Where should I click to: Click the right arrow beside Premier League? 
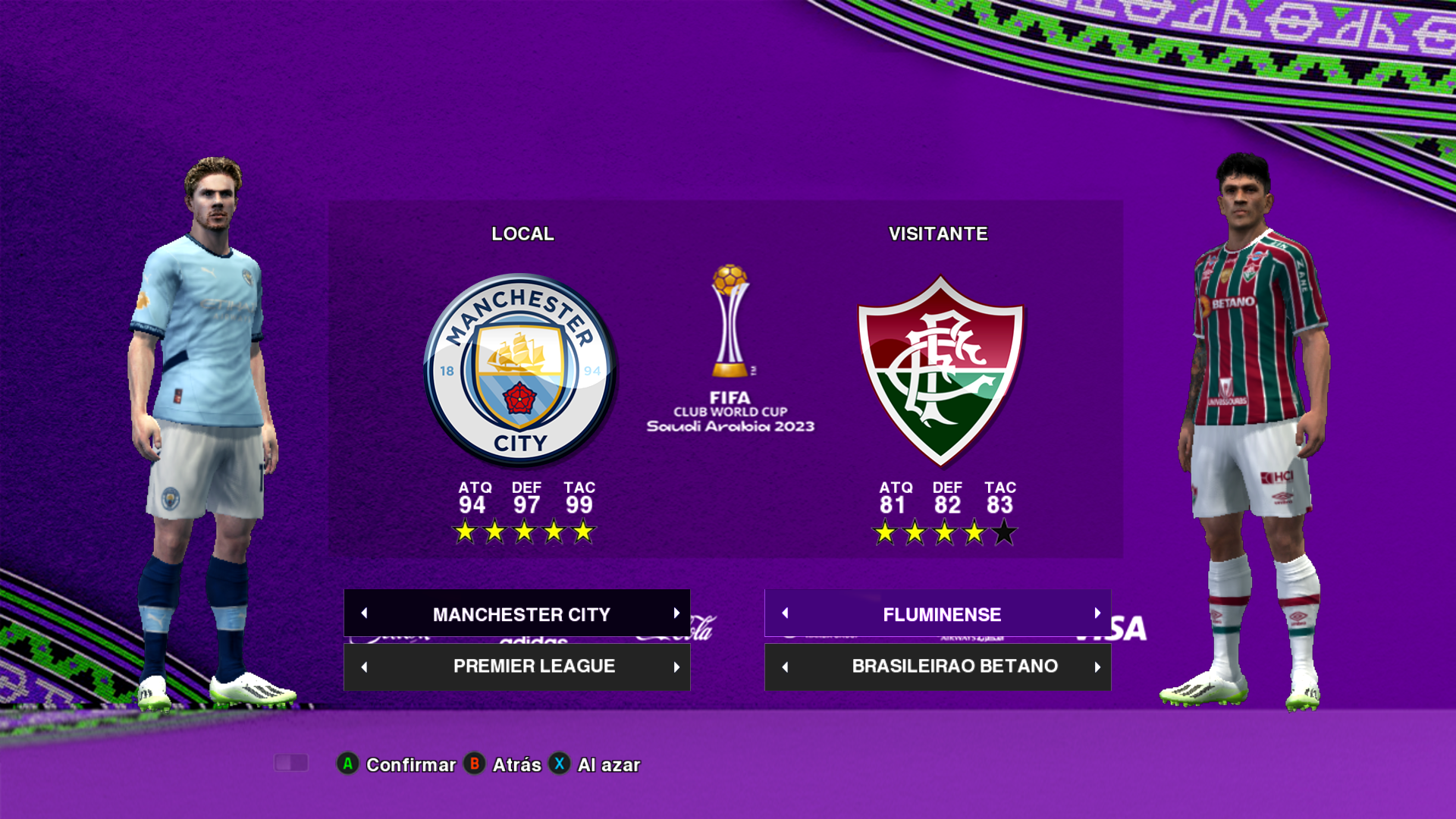(676, 667)
